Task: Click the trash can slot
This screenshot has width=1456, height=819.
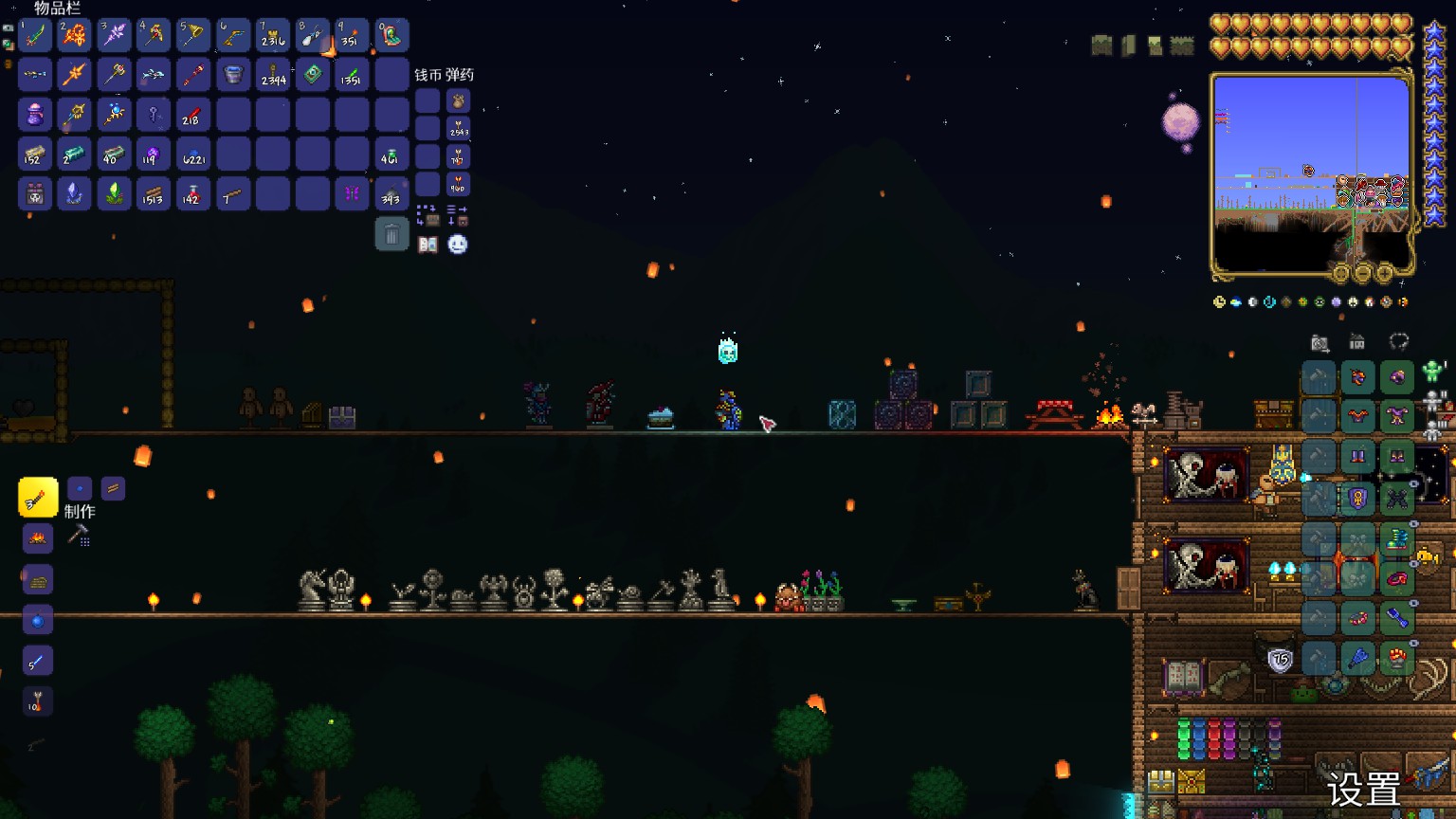Action: tap(391, 234)
